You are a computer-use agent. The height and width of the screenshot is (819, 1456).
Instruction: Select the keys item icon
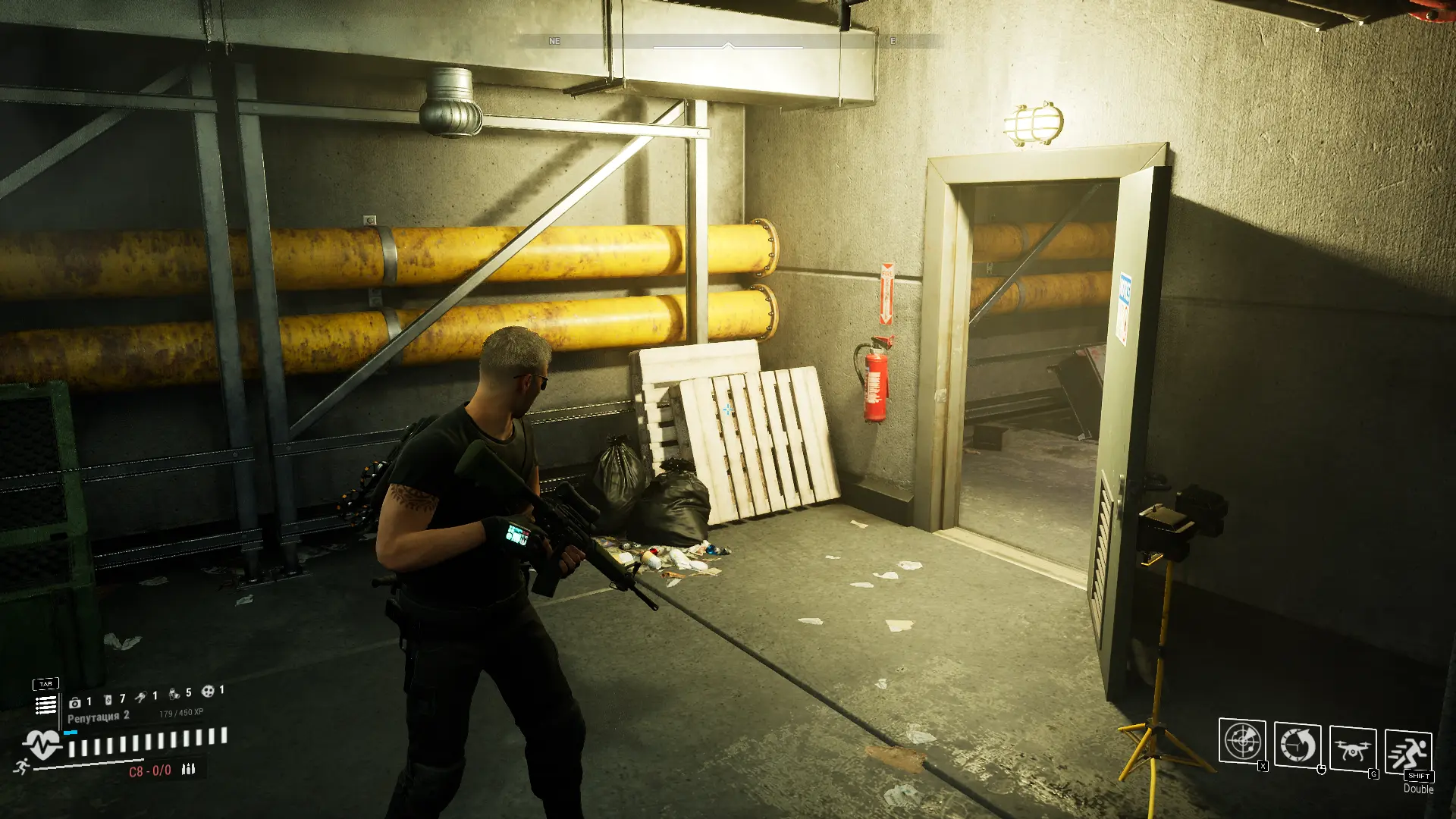141,697
